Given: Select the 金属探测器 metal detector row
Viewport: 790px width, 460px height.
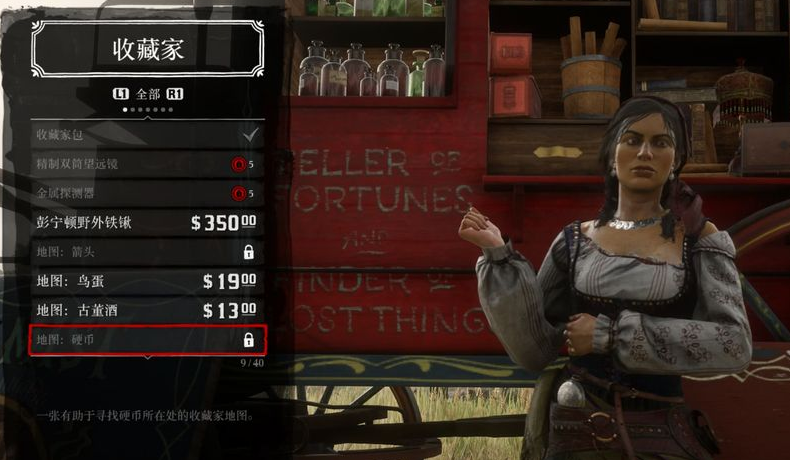Looking at the screenshot, I should pyautogui.click(x=147, y=192).
